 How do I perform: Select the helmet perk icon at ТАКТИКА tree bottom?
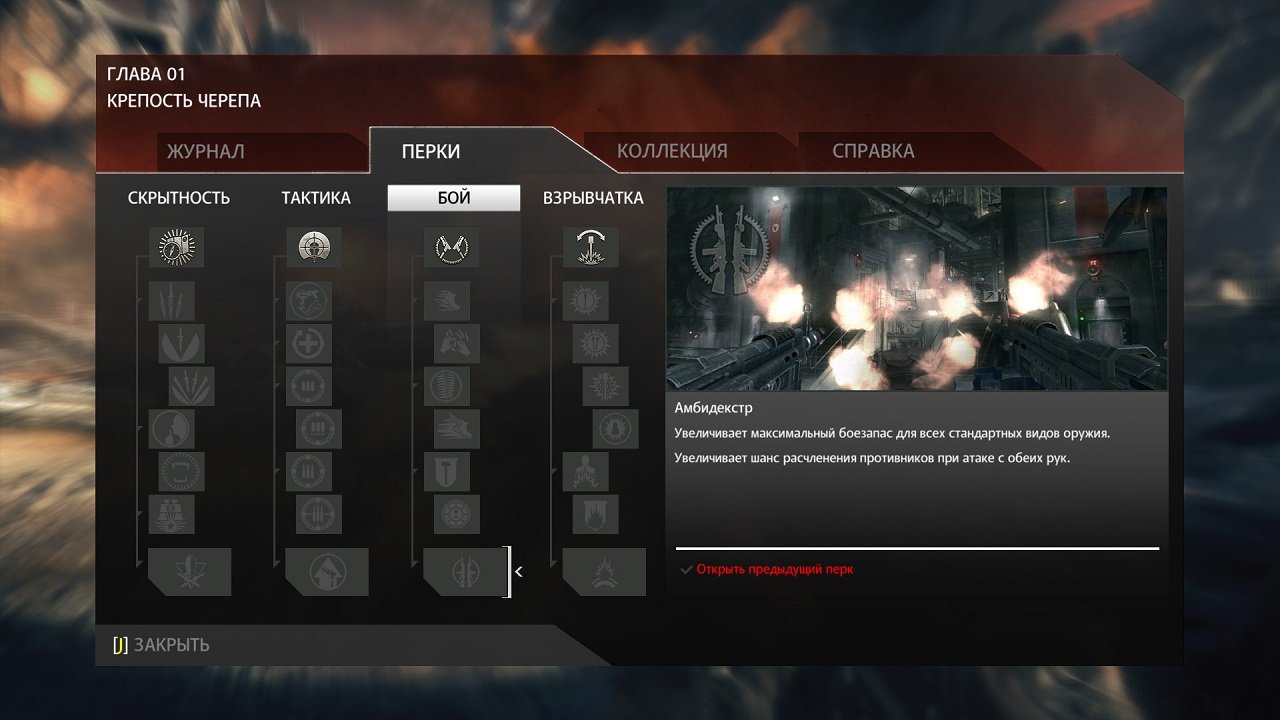pyautogui.click(x=327, y=571)
